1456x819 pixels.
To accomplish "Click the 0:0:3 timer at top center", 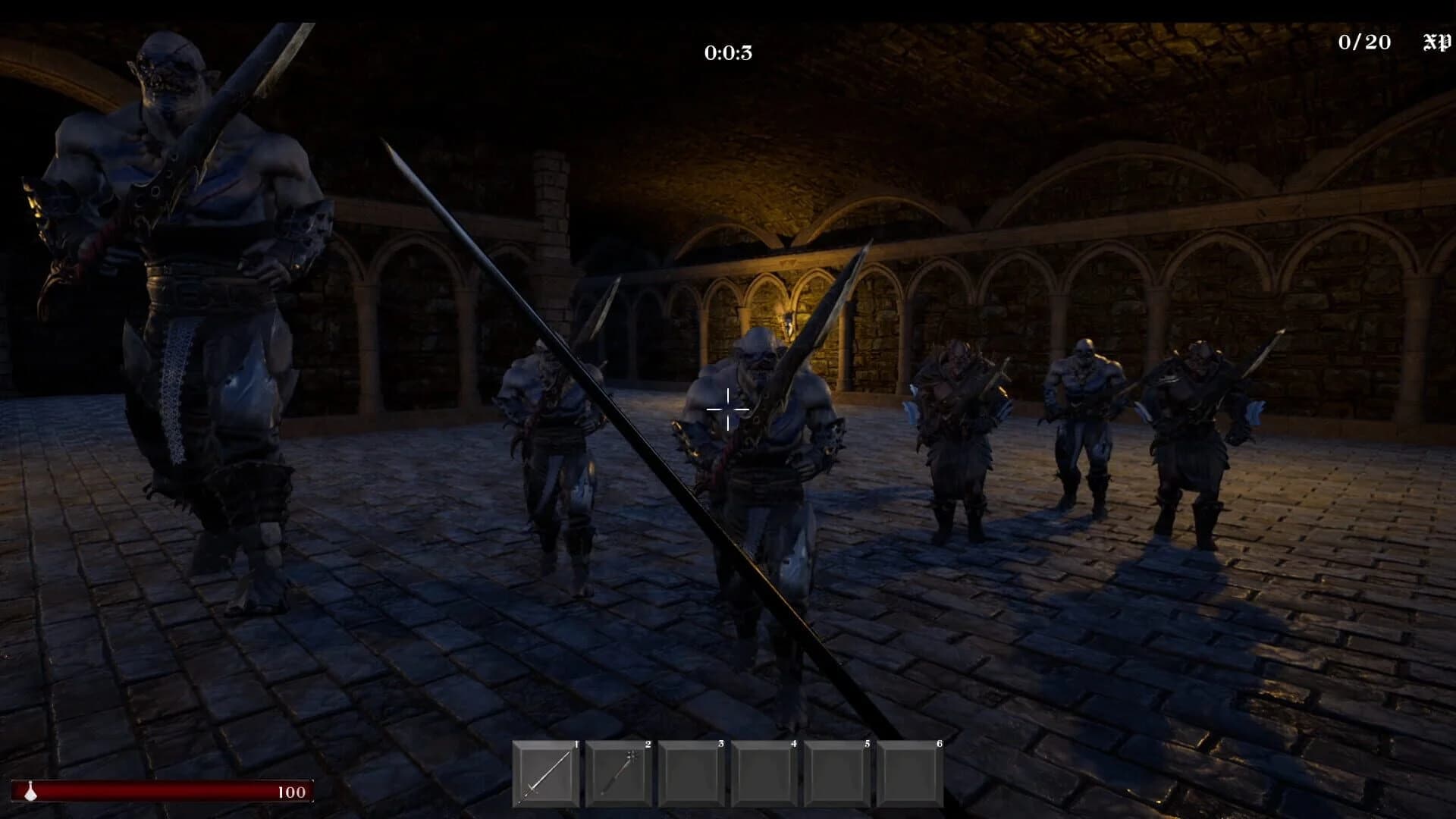I will click(x=727, y=53).
